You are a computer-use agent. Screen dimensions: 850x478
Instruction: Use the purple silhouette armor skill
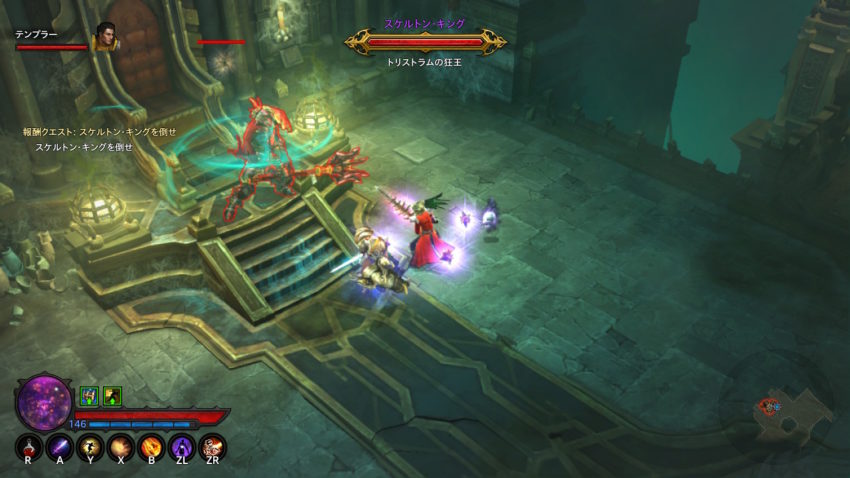[182, 446]
